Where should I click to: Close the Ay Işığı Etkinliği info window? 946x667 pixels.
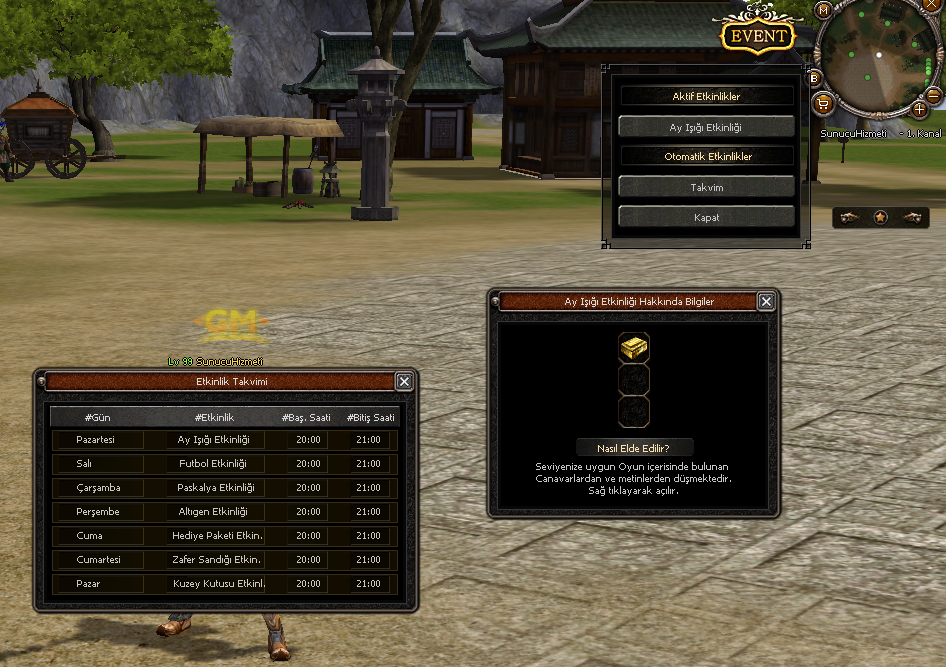pyautogui.click(x=766, y=301)
